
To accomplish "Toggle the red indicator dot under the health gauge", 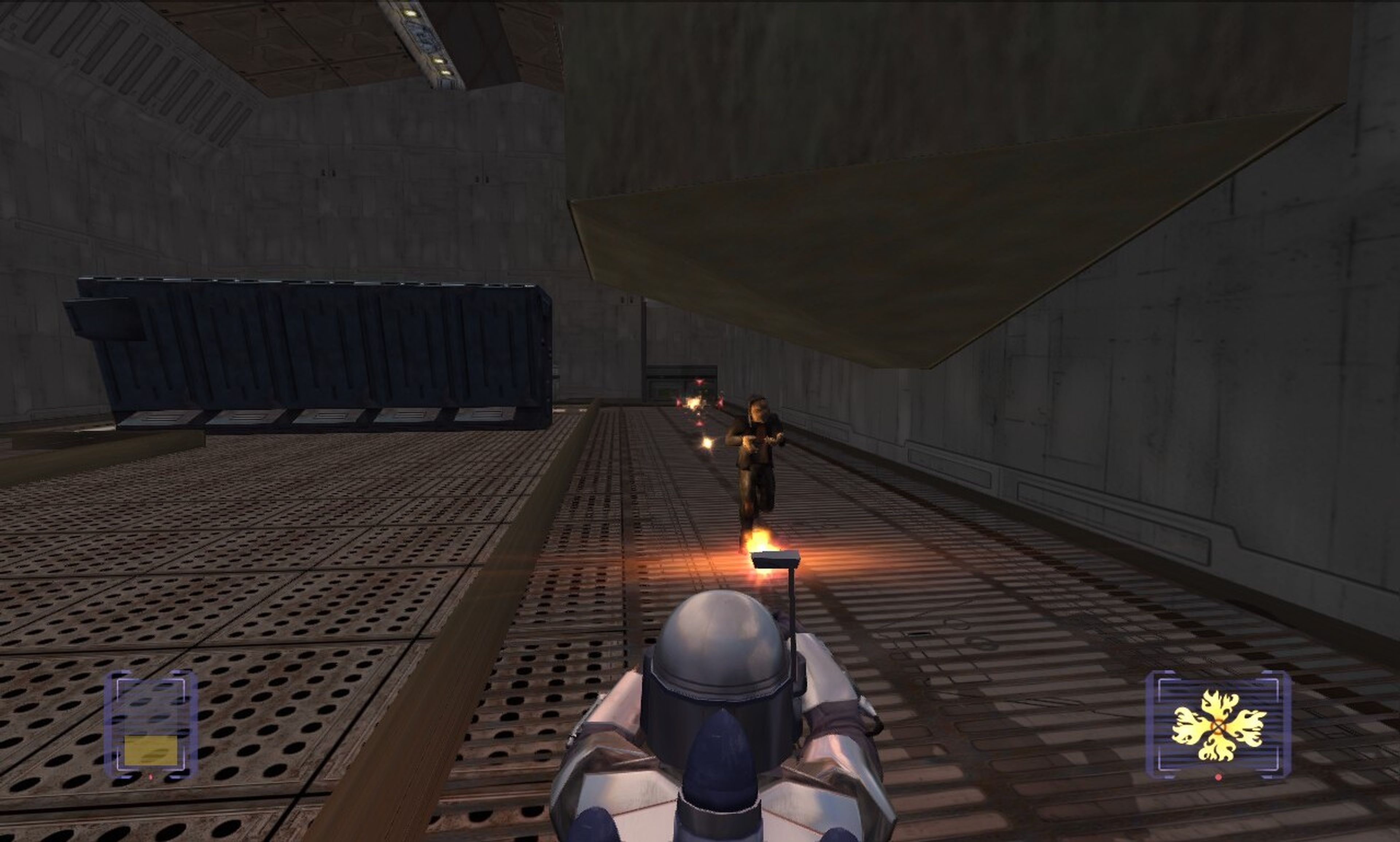I will click(150, 778).
